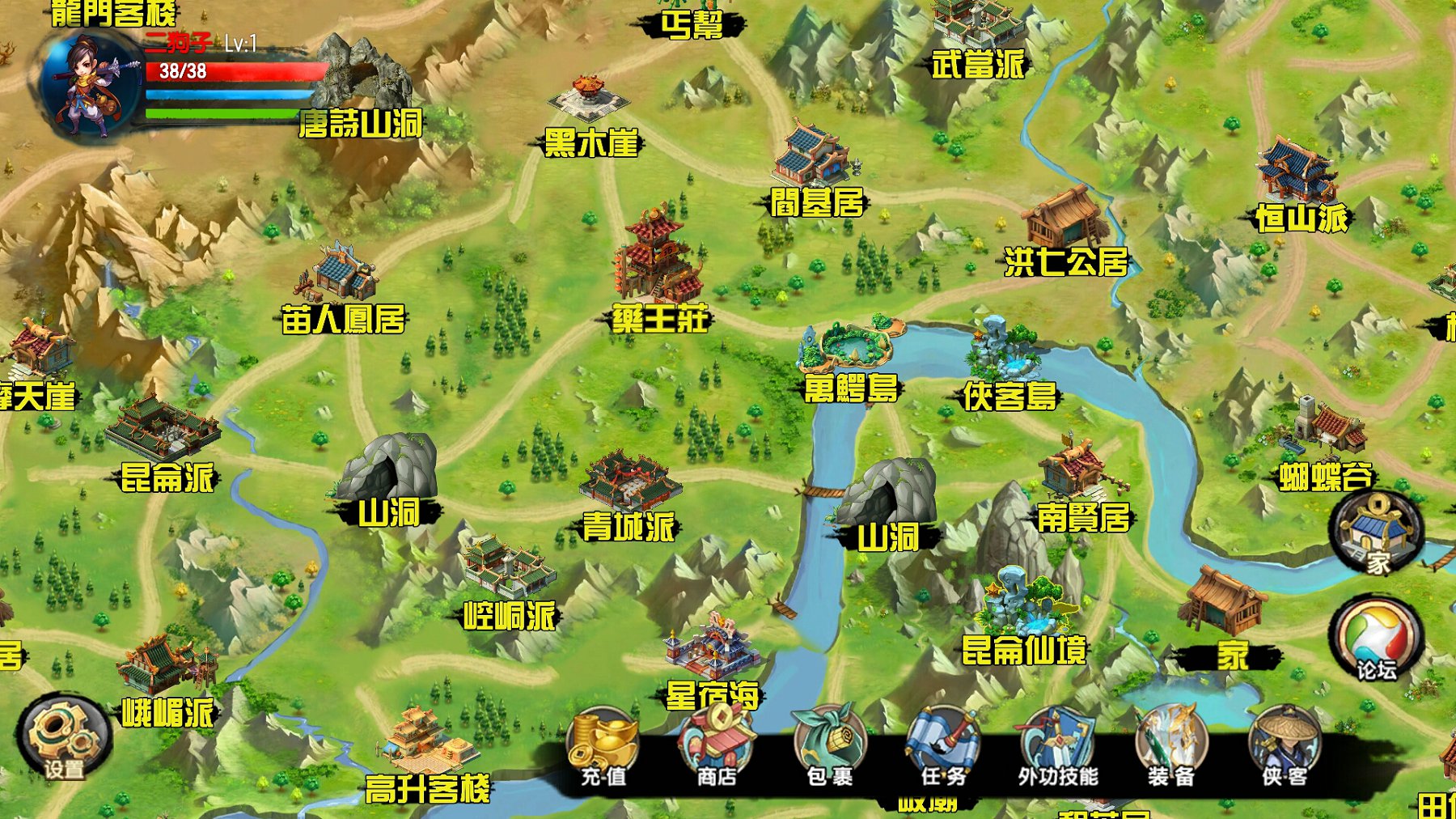Open the 装备 equipment menu
The image size is (1456, 819).
click(x=1170, y=749)
